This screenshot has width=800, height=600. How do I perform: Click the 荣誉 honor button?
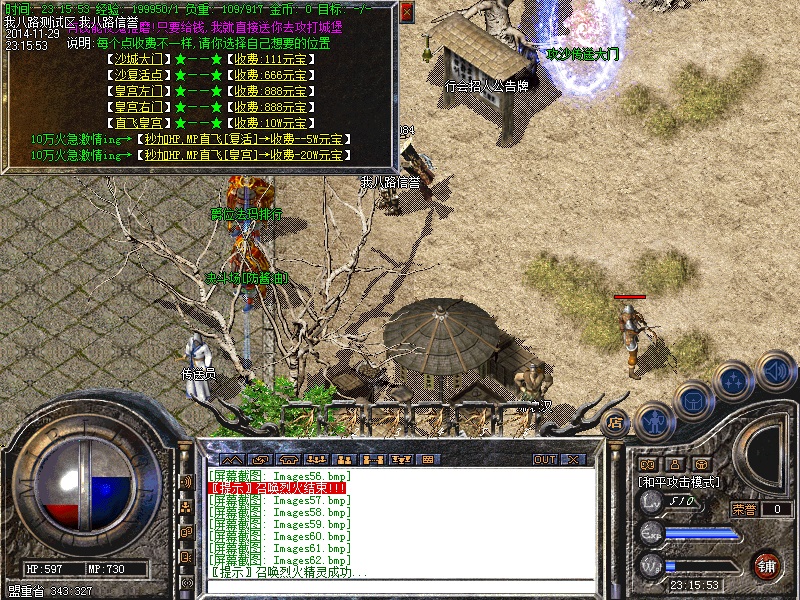[743, 509]
